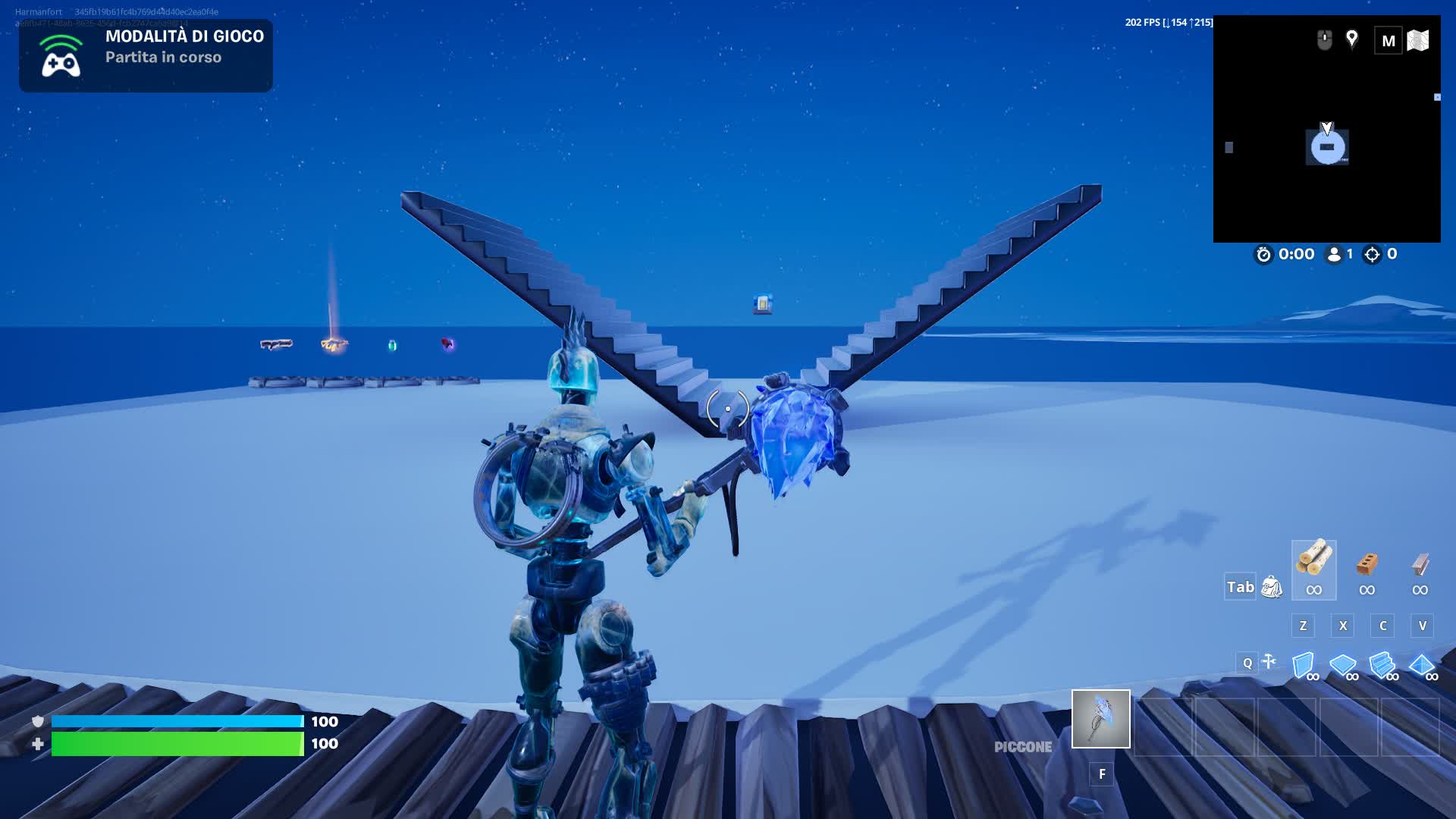Screen dimensions: 1456x819
Task: Choose brick as building material
Action: pyautogui.click(x=1367, y=569)
